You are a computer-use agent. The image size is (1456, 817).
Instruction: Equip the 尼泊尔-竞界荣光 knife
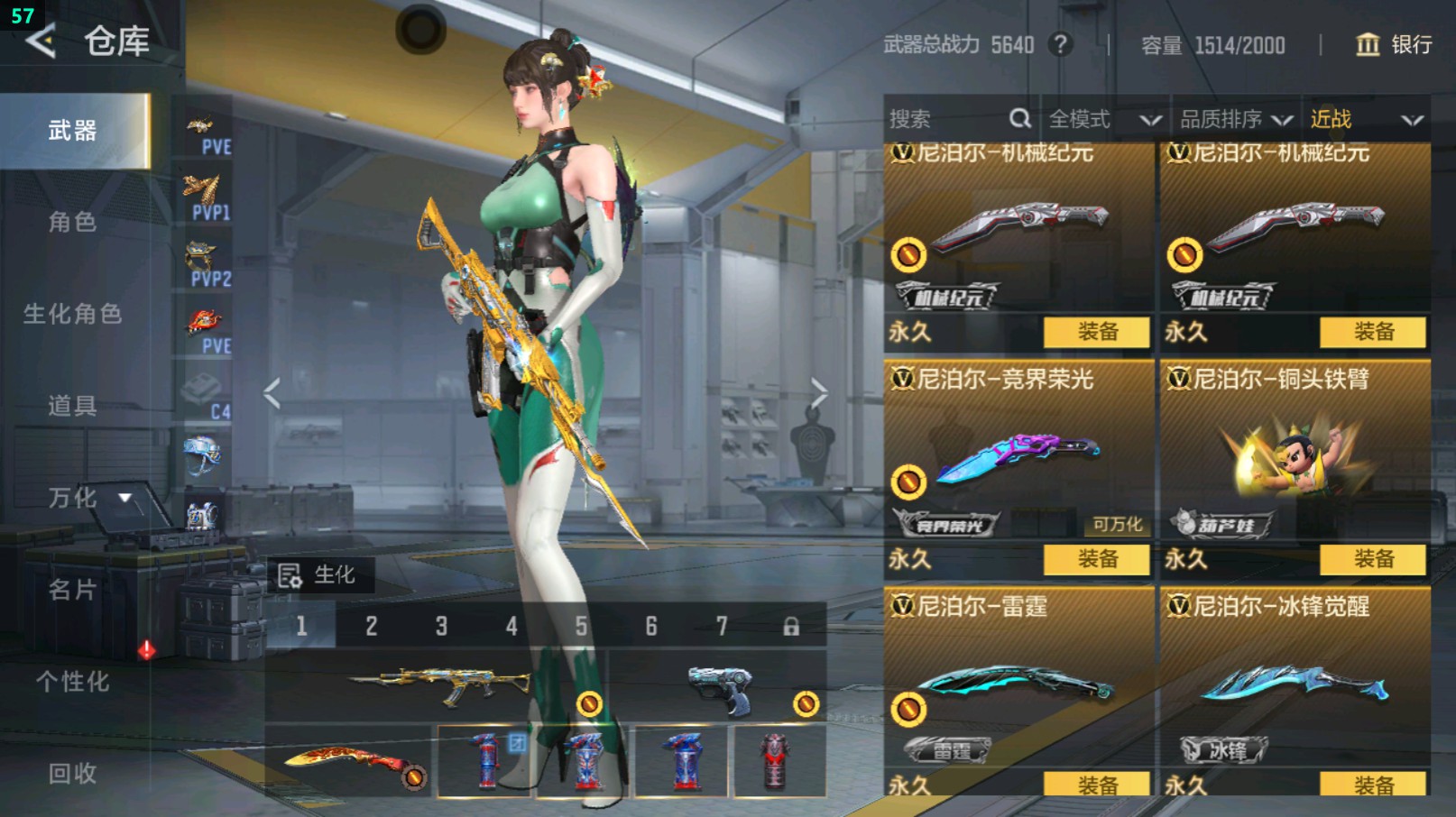[x=1097, y=559]
